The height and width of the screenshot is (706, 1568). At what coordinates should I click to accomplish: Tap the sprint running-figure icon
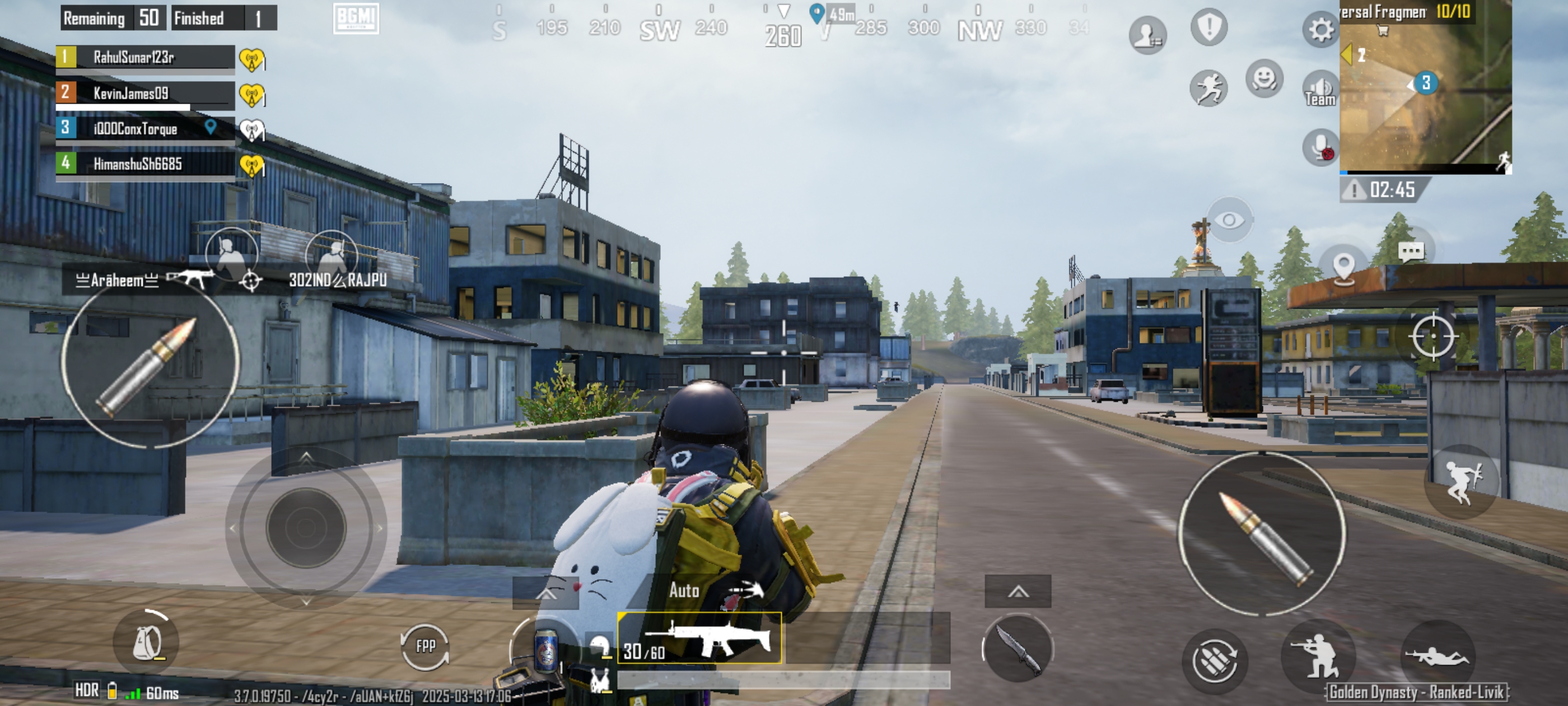pyautogui.click(x=1208, y=89)
